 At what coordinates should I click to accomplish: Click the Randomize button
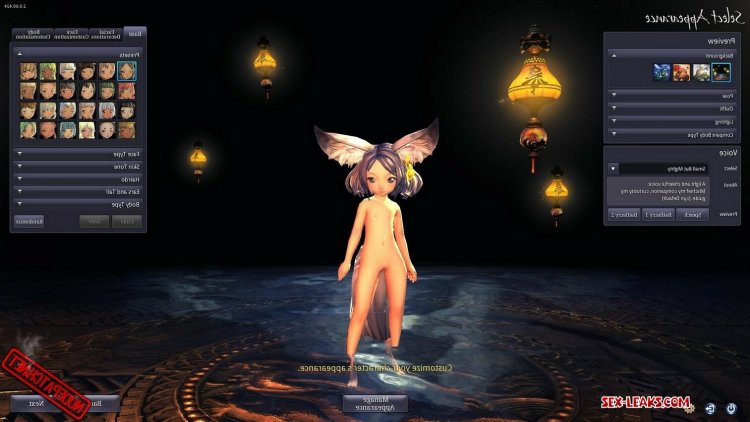29,220
